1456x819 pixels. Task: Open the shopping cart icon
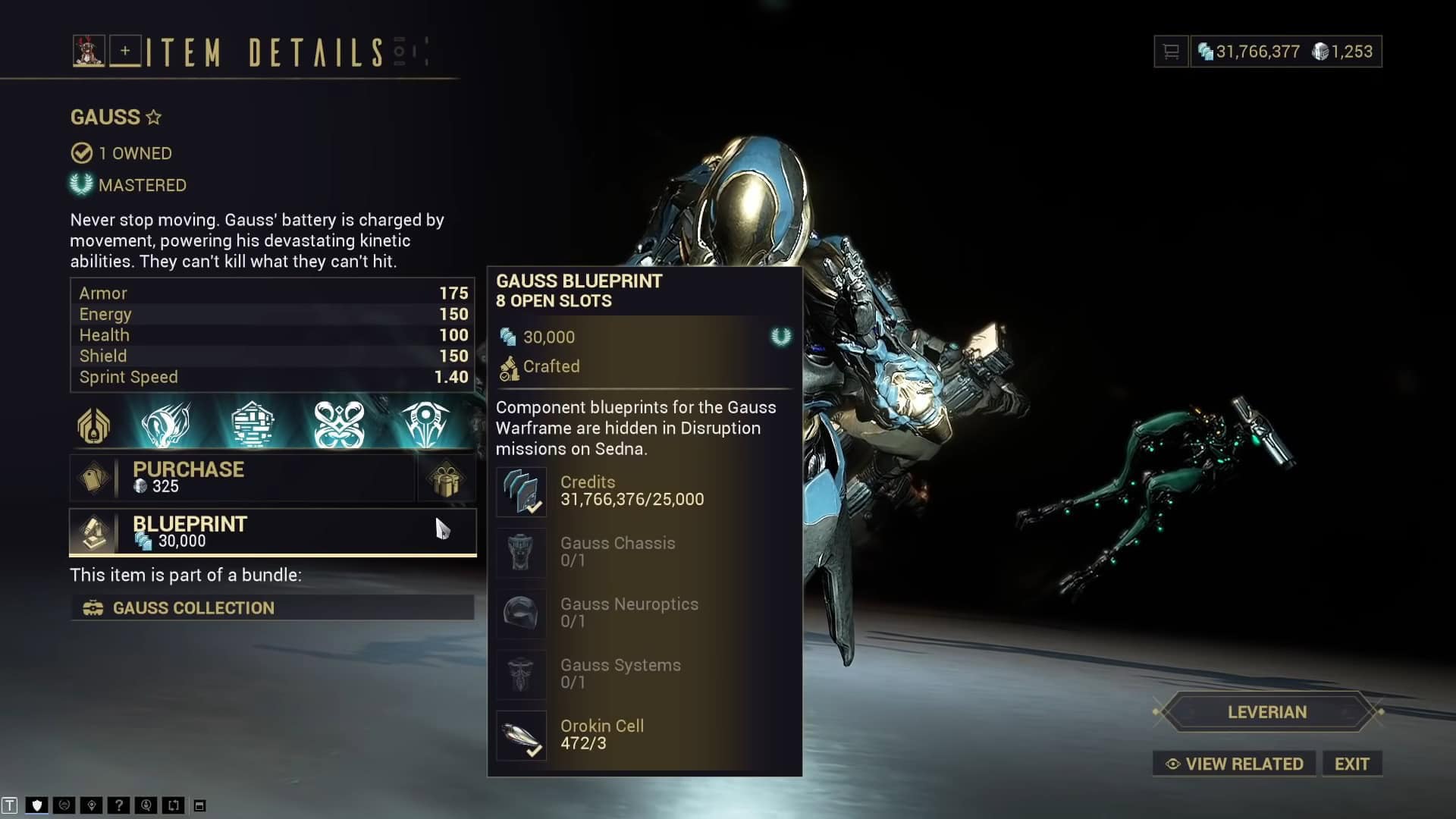(1171, 52)
